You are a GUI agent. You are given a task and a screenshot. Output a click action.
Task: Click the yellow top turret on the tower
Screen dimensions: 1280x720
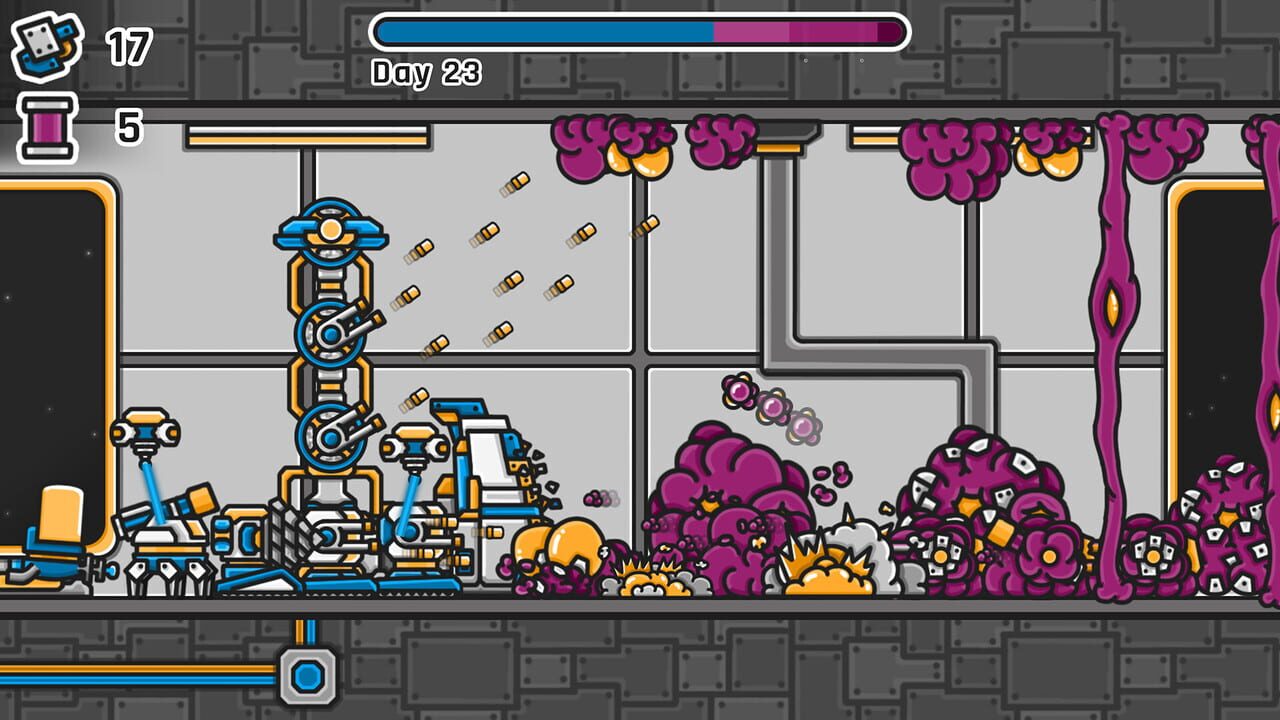pyautogui.click(x=328, y=231)
